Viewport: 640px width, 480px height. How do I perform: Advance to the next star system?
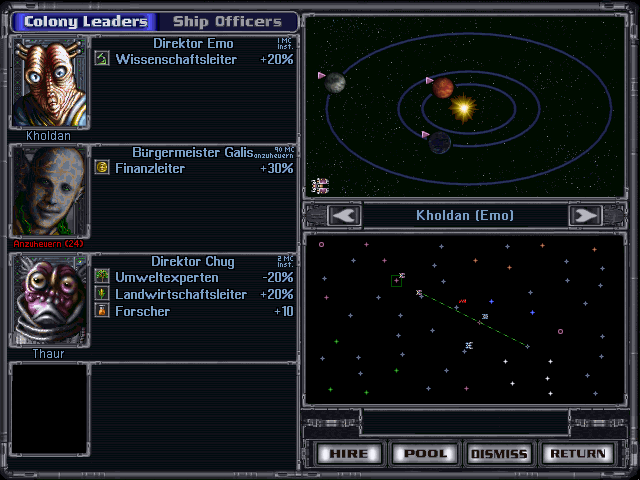(x=585, y=215)
